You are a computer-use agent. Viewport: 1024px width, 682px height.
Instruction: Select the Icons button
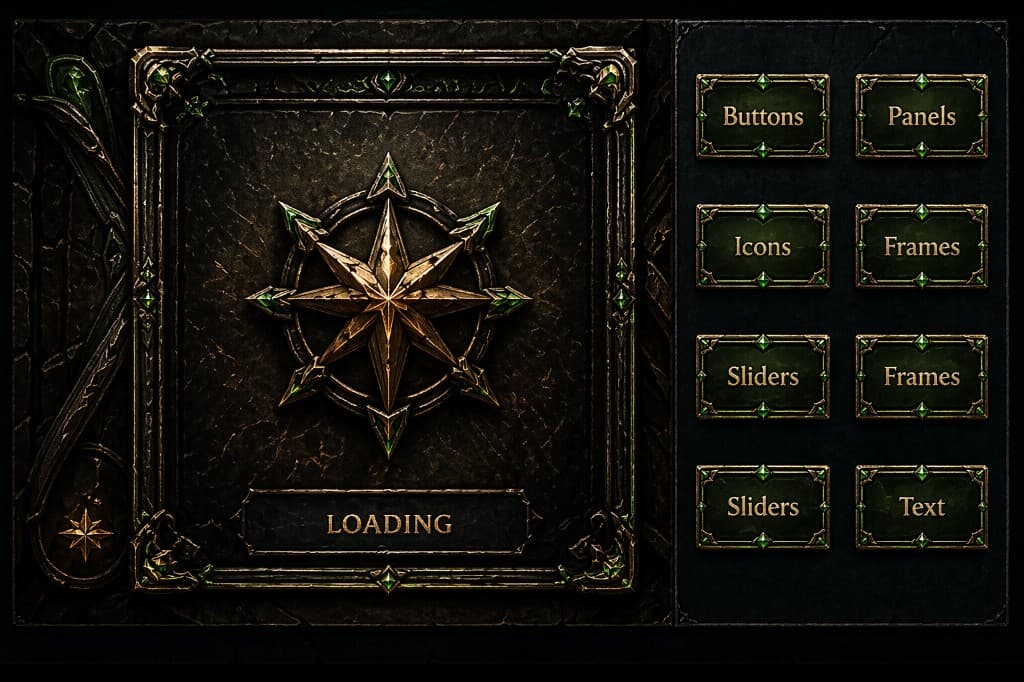coord(763,246)
